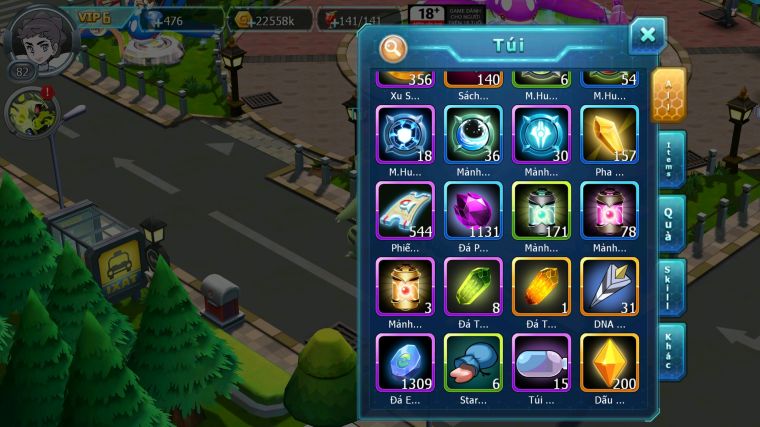The width and height of the screenshot is (760, 427).
Task: Select the Phiế ticket item with 544
Action: (405, 210)
